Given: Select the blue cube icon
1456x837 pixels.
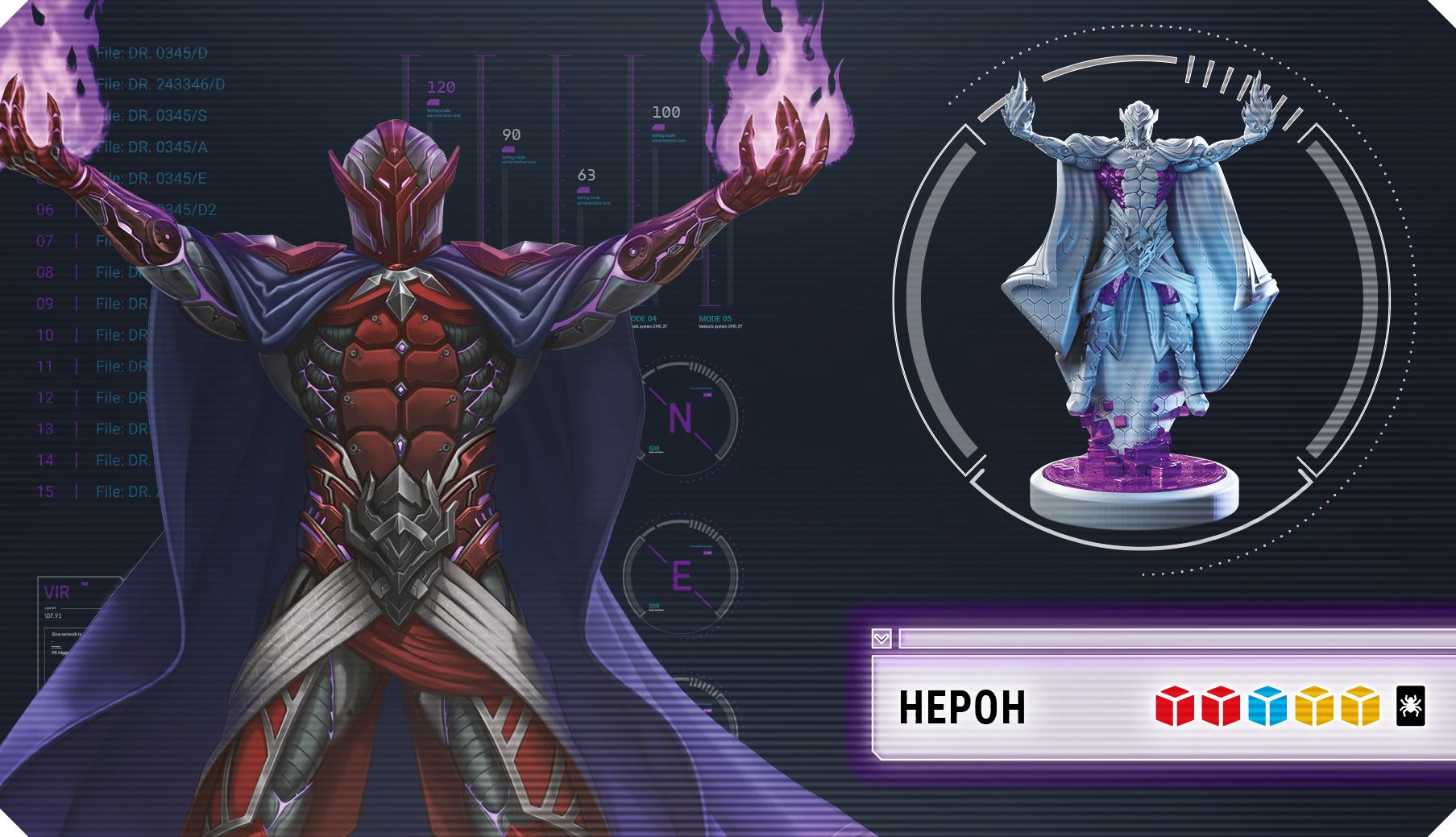Looking at the screenshot, I should pos(1267,706).
